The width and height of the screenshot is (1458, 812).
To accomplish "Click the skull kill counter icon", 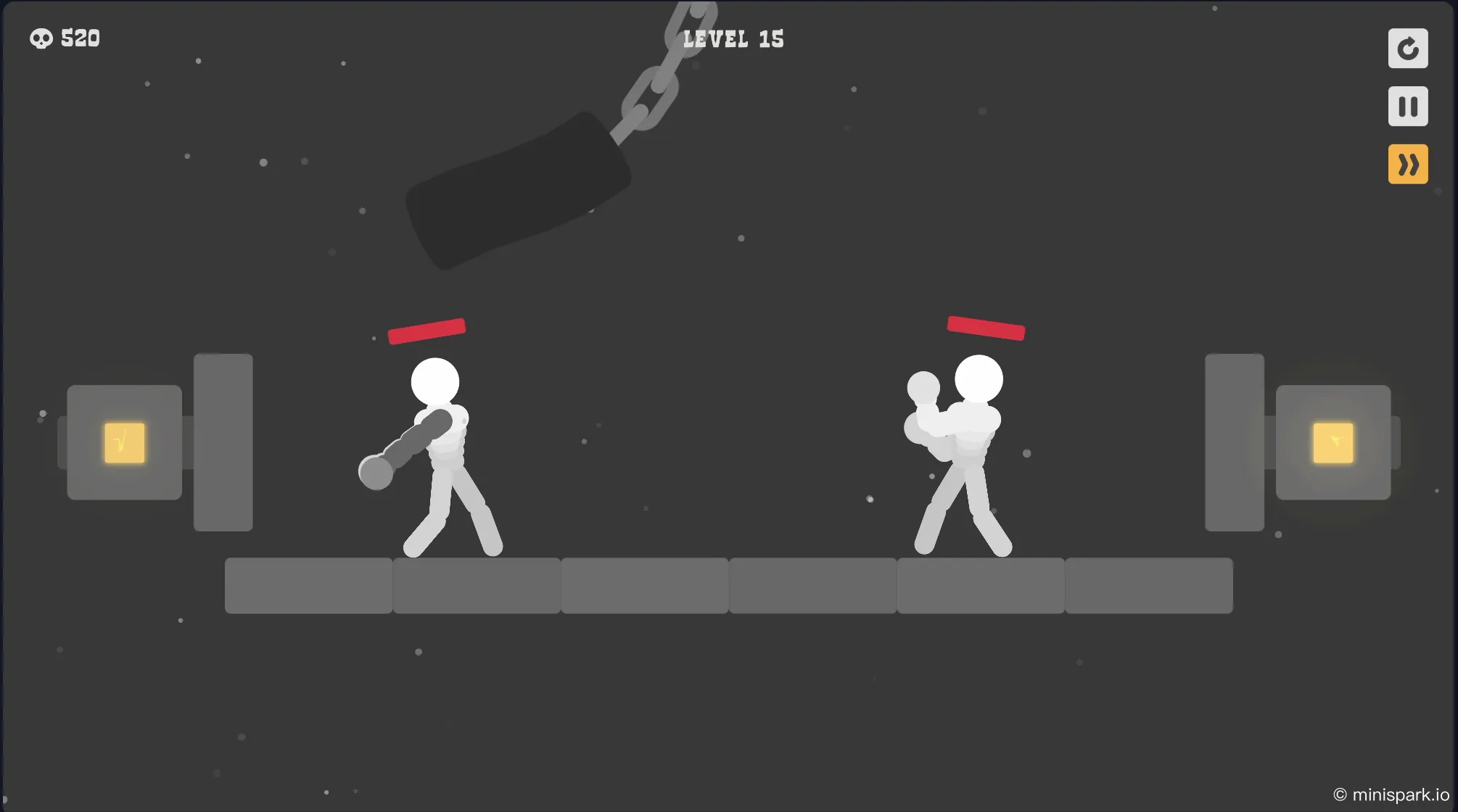I will tap(41, 38).
